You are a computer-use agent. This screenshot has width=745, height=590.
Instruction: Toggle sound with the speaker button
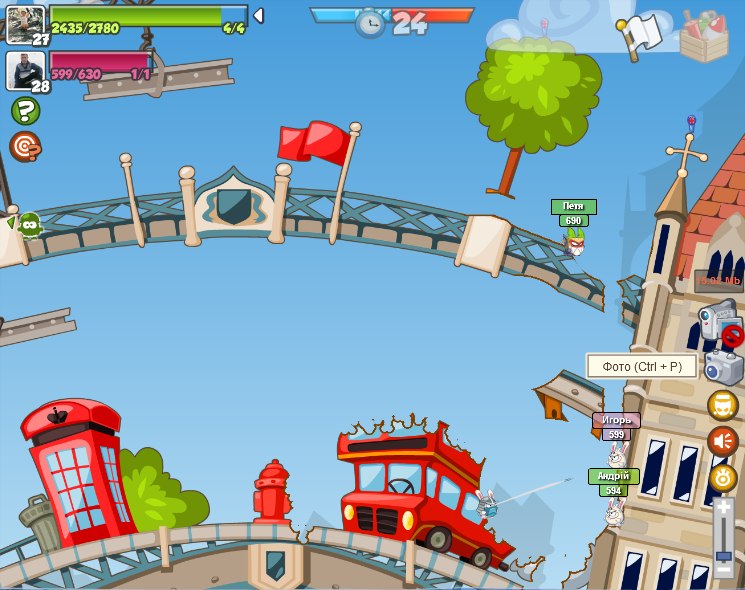click(723, 441)
